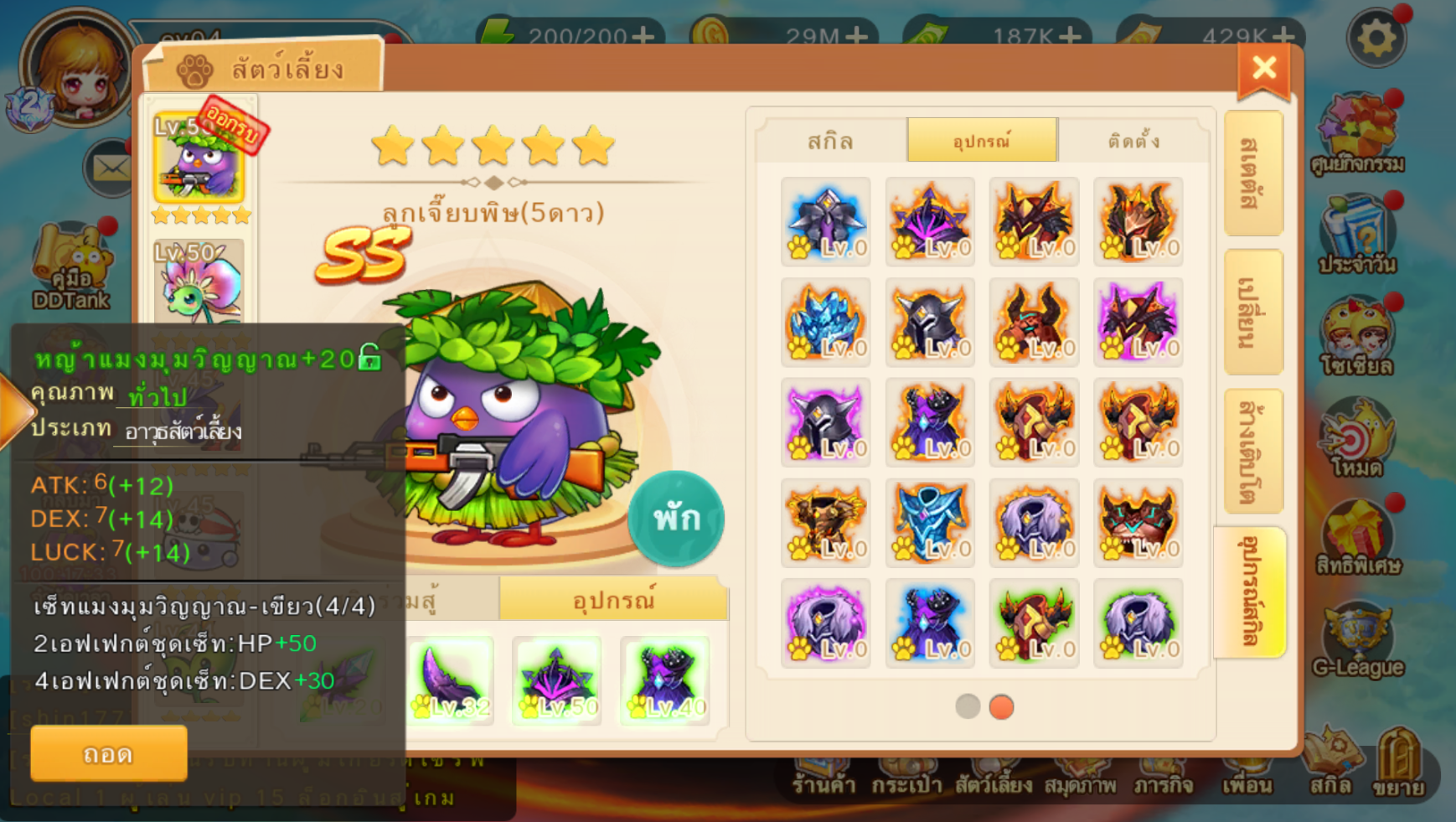Tap the green พัก rest button

[x=676, y=520]
